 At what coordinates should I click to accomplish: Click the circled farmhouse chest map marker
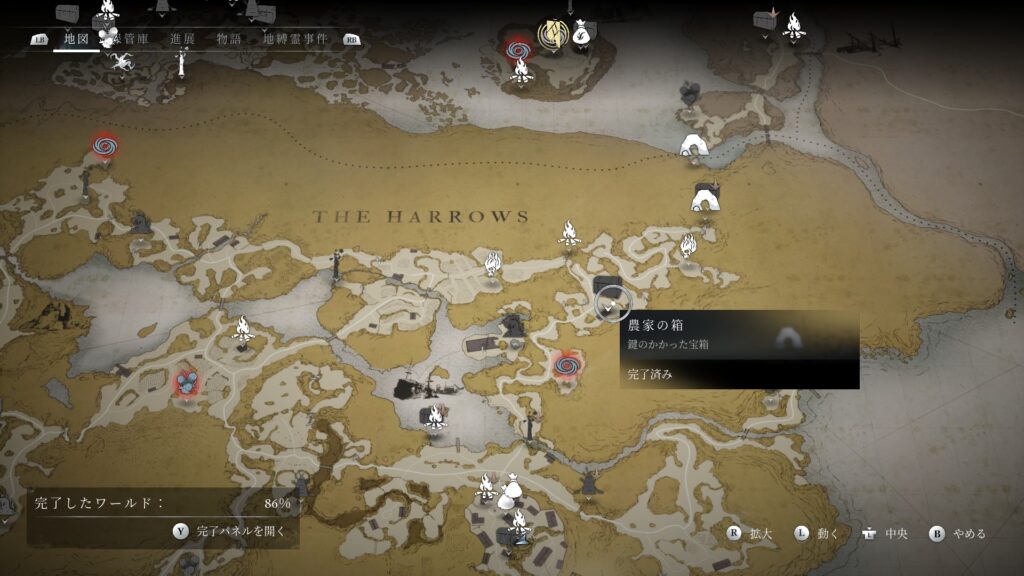(610, 300)
